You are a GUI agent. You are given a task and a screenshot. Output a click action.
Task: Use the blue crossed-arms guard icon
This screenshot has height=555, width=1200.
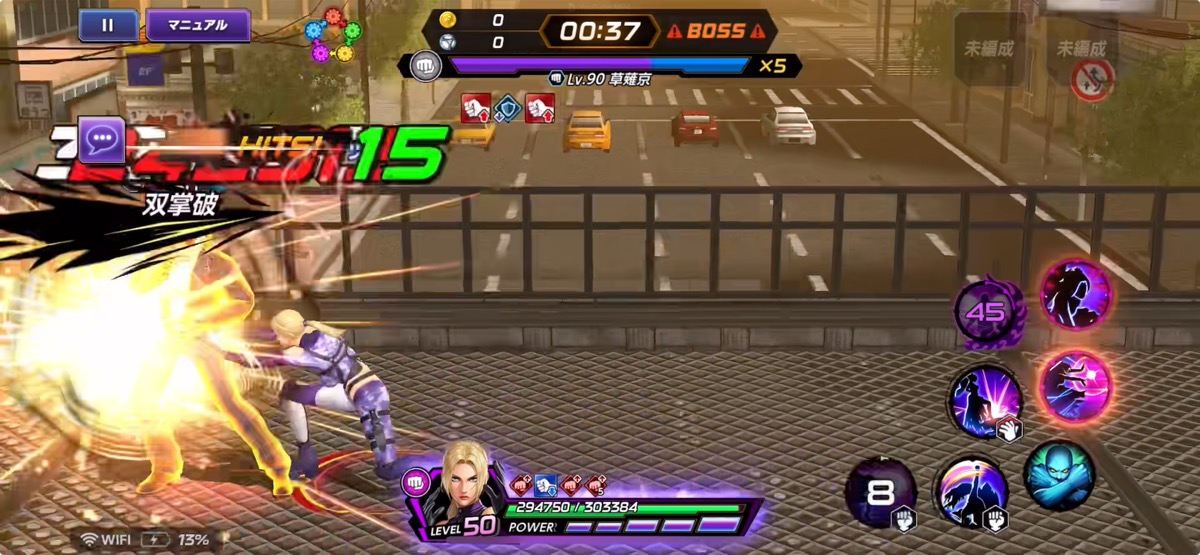coord(1059,475)
